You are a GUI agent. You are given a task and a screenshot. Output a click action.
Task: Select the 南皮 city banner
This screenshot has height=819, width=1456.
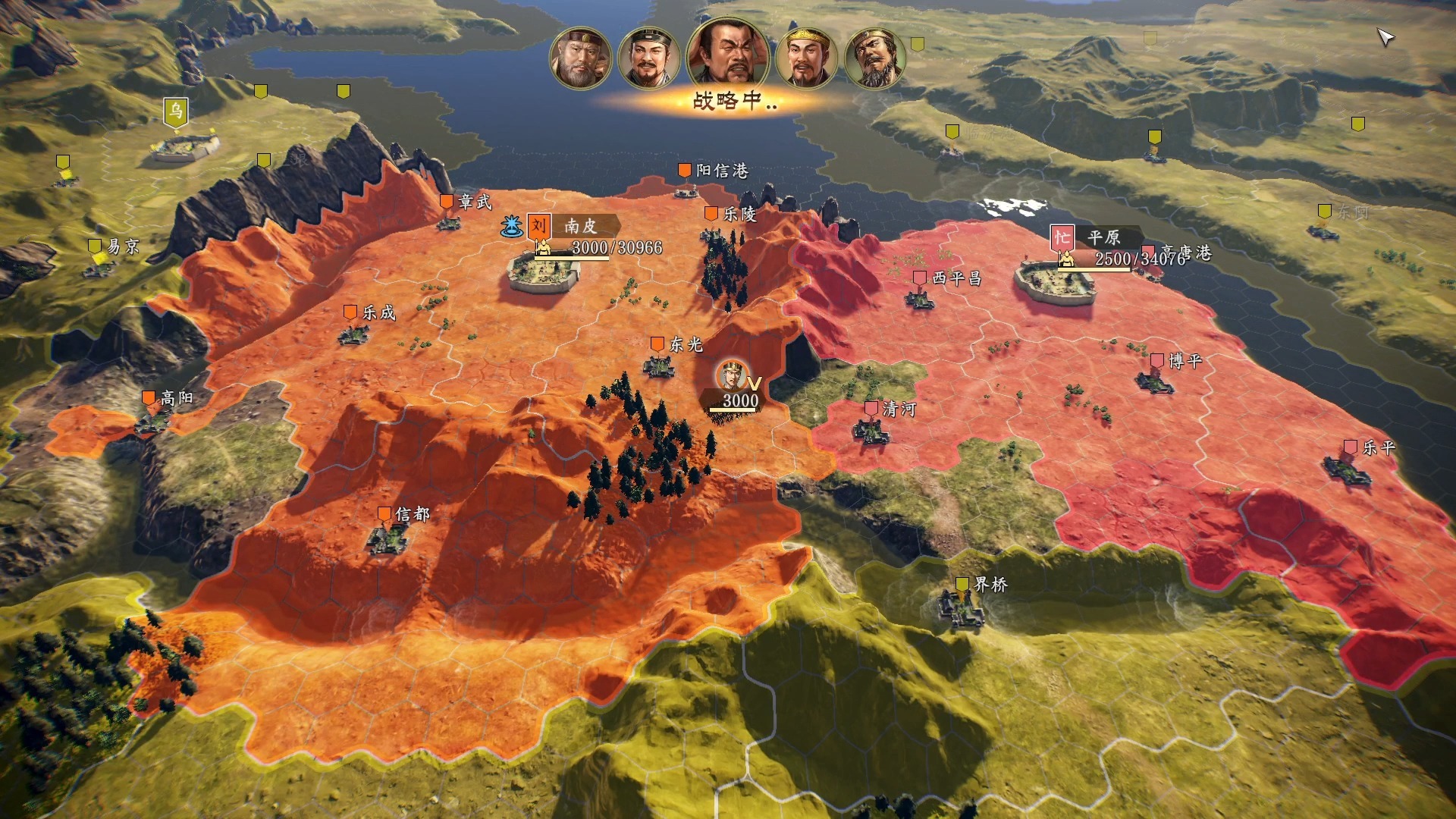click(579, 226)
